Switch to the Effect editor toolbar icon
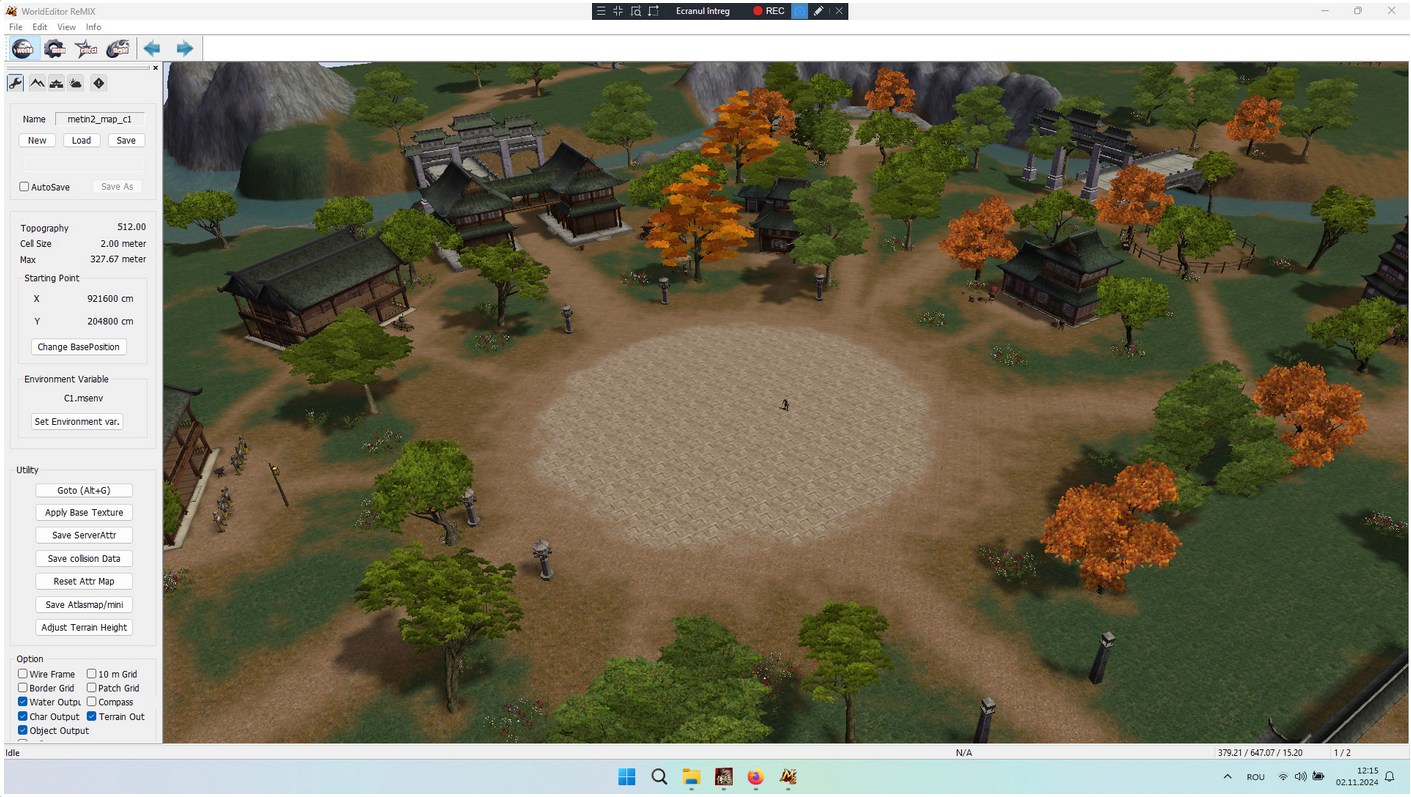The image size is (1411, 797). point(86,48)
